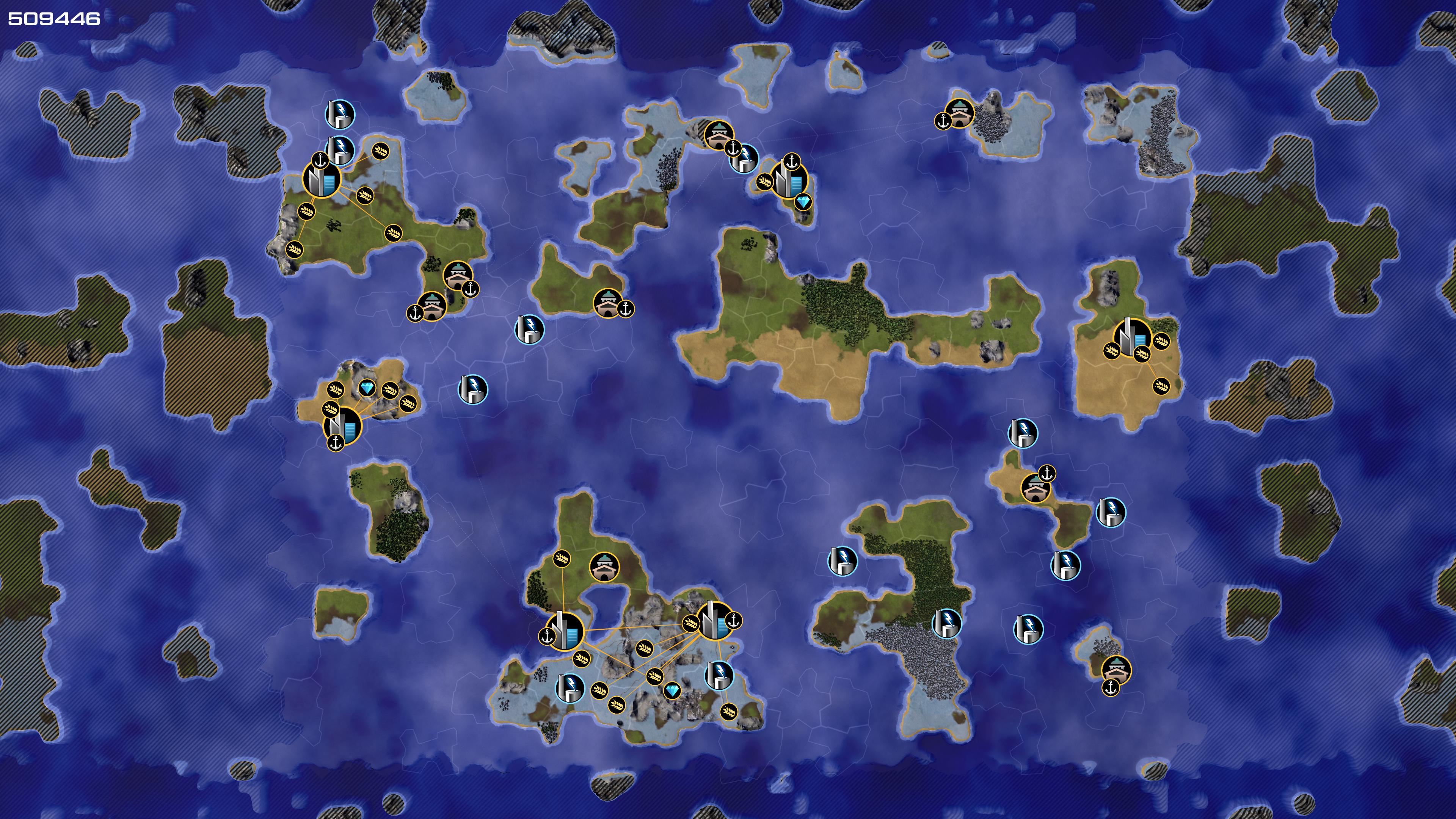Select the diamond marker flanked by two wheat icons
Screen dimensions: 1456x819
[x=367, y=388]
